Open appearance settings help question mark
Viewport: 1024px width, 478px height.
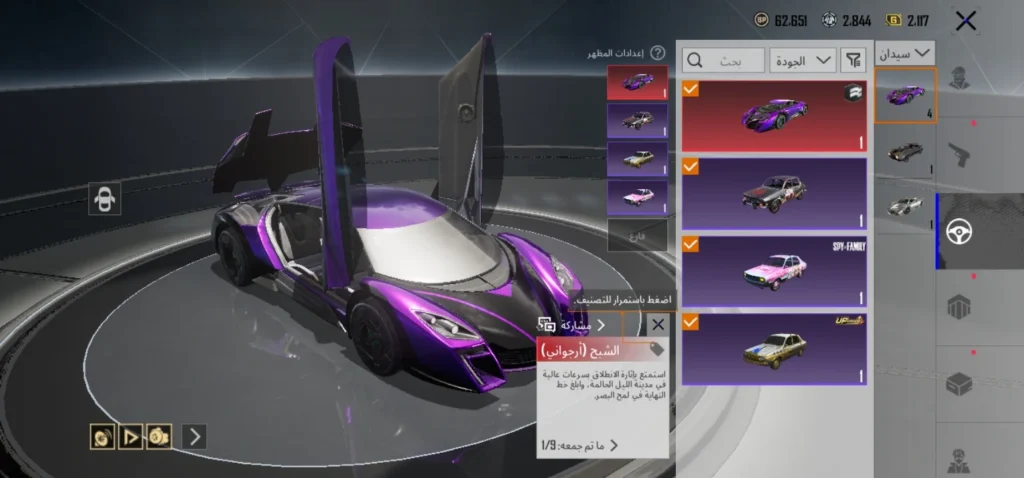point(657,53)
